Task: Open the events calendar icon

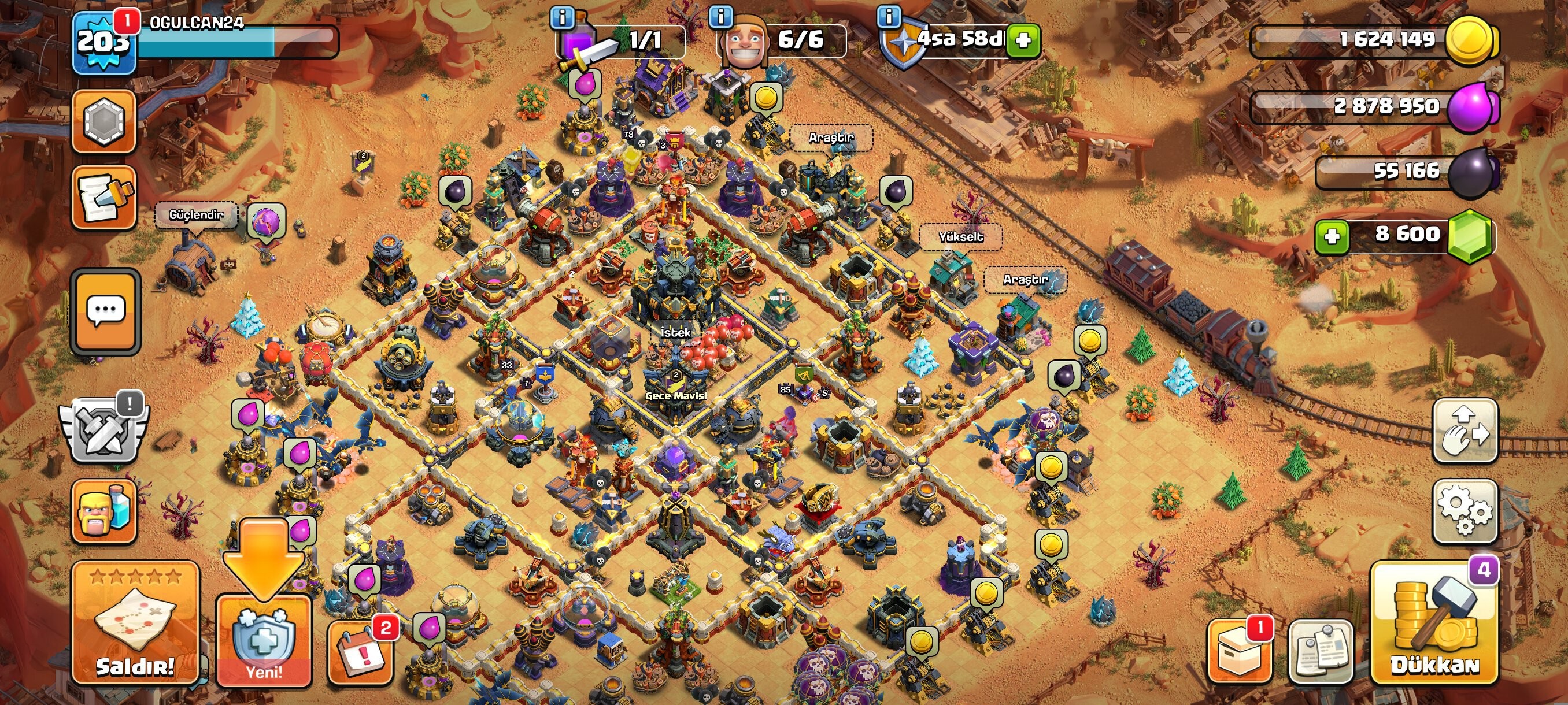Action: pyautogui.click(x=360, y=651)
